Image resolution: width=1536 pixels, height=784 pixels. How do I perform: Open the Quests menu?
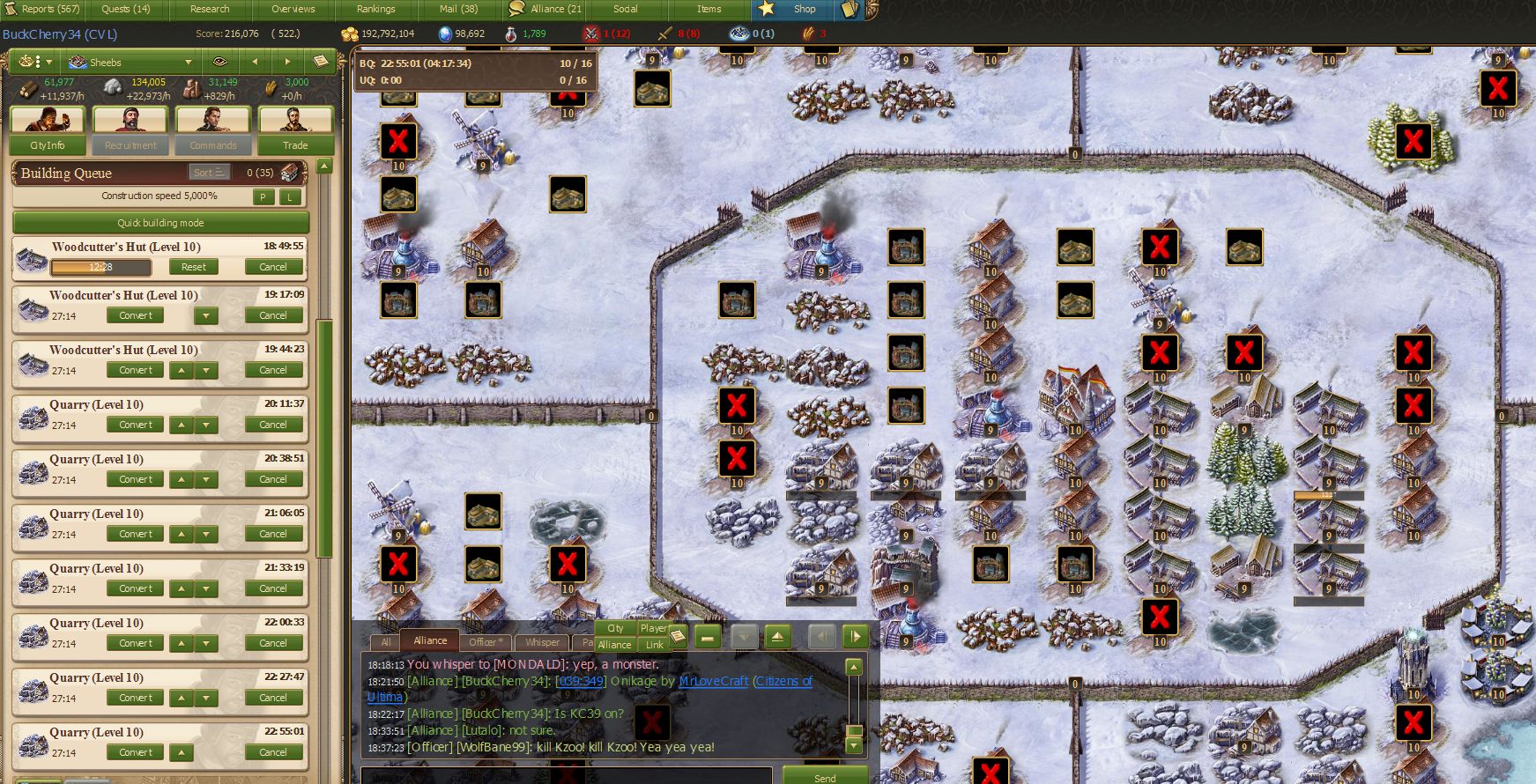click(125, 9)
